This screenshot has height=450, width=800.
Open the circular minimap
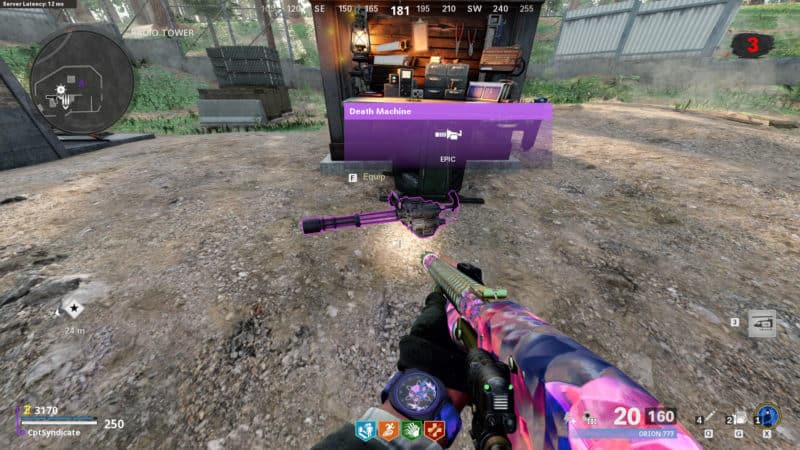coord(81,77)
